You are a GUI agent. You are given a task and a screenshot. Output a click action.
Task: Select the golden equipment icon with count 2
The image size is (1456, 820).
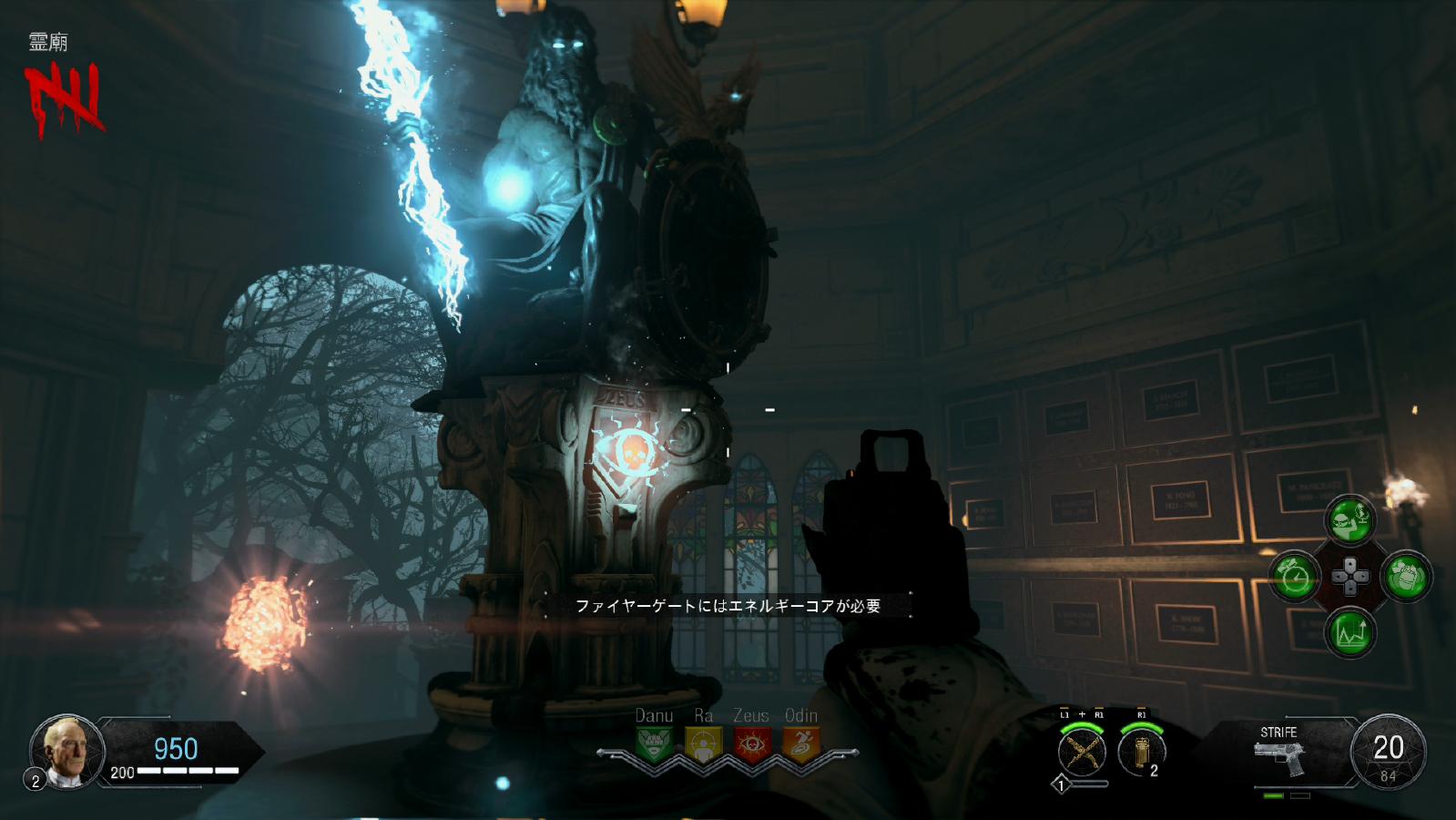point(1140,753)
